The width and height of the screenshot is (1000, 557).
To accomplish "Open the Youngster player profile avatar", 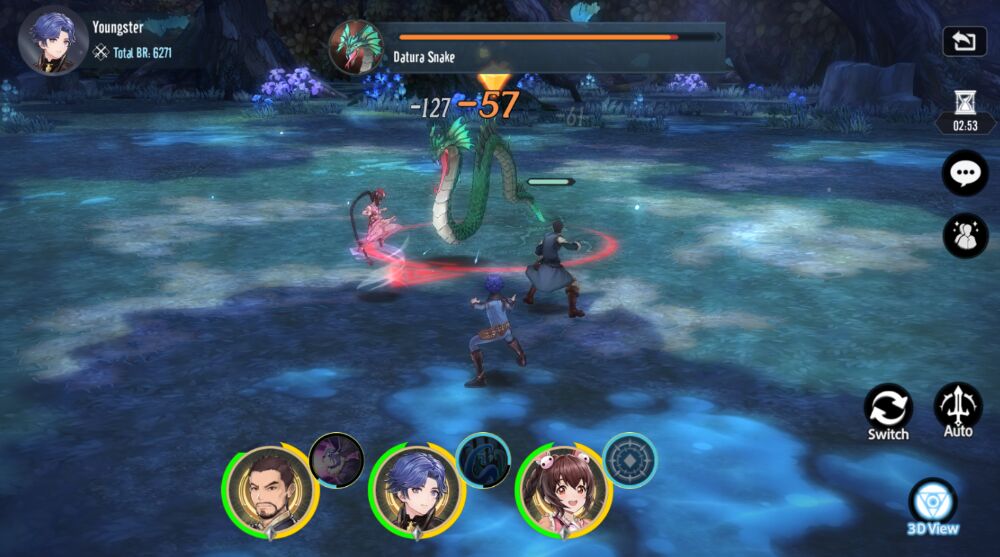I will click(52, 40).
